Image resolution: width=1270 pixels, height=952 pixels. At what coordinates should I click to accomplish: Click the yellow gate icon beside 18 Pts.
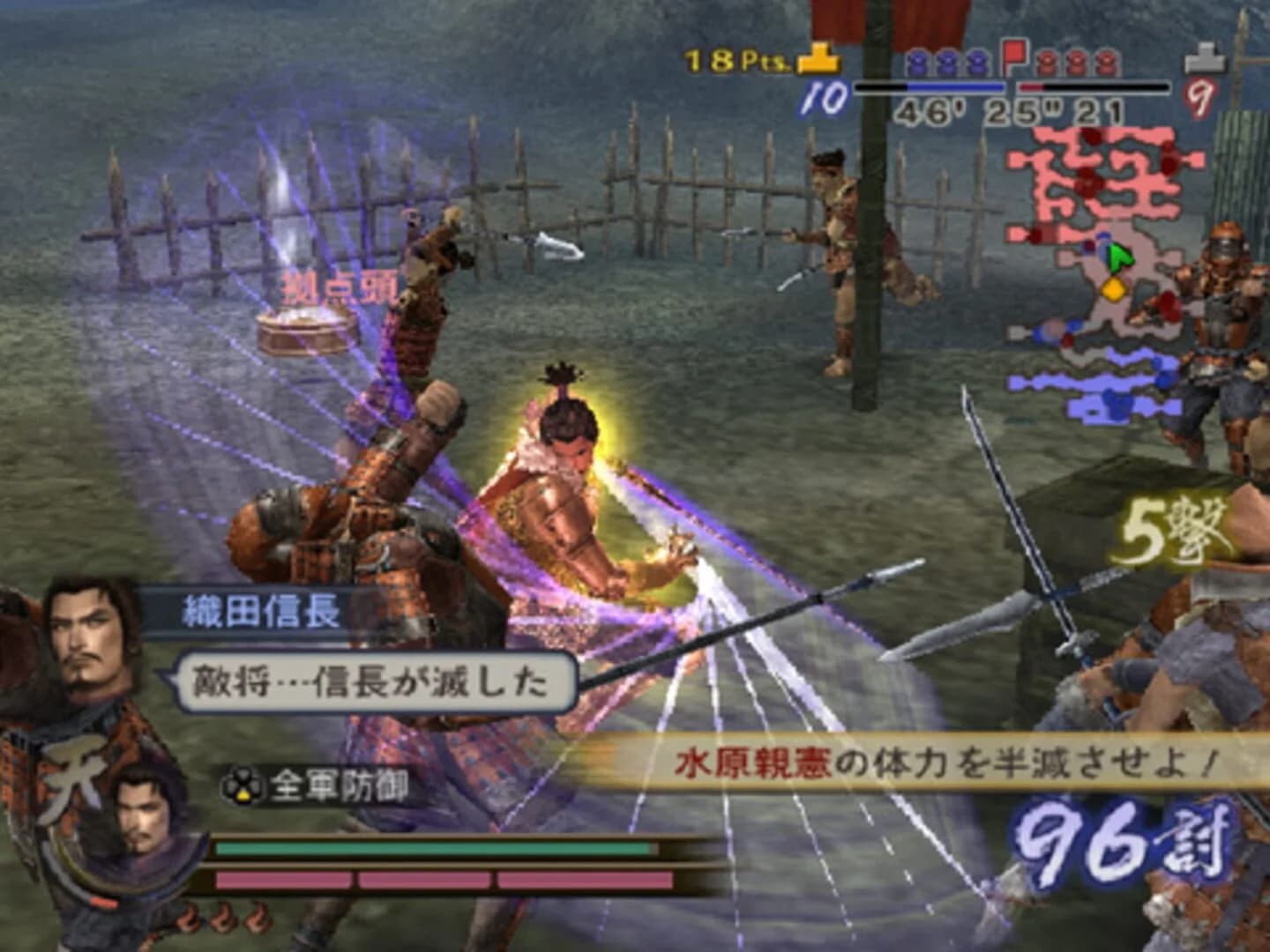click(x=818, y=57)
